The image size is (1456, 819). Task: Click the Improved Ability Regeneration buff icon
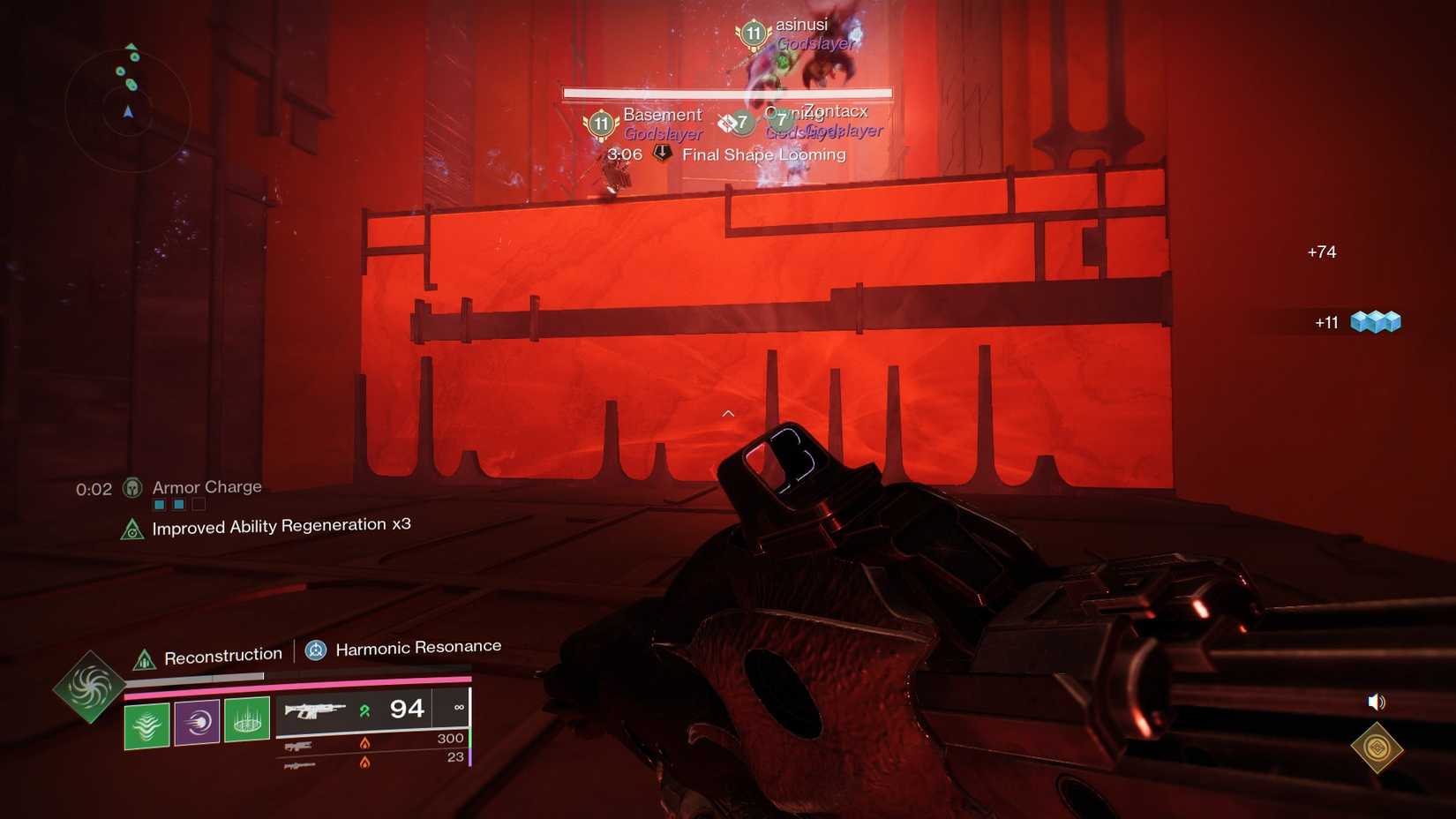[x=132, y=529]
